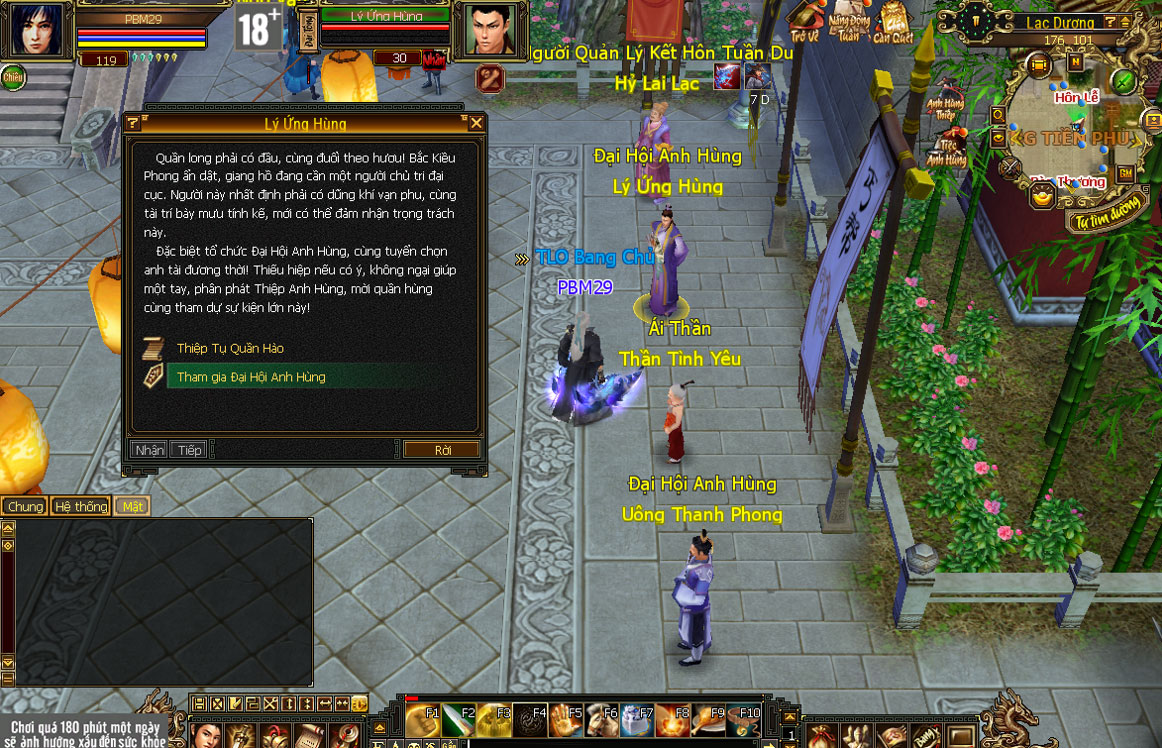Select the Lý Ứng Hùng target portrait
The width and height of the screenshot is (1162, 748).
pos(491,29)
